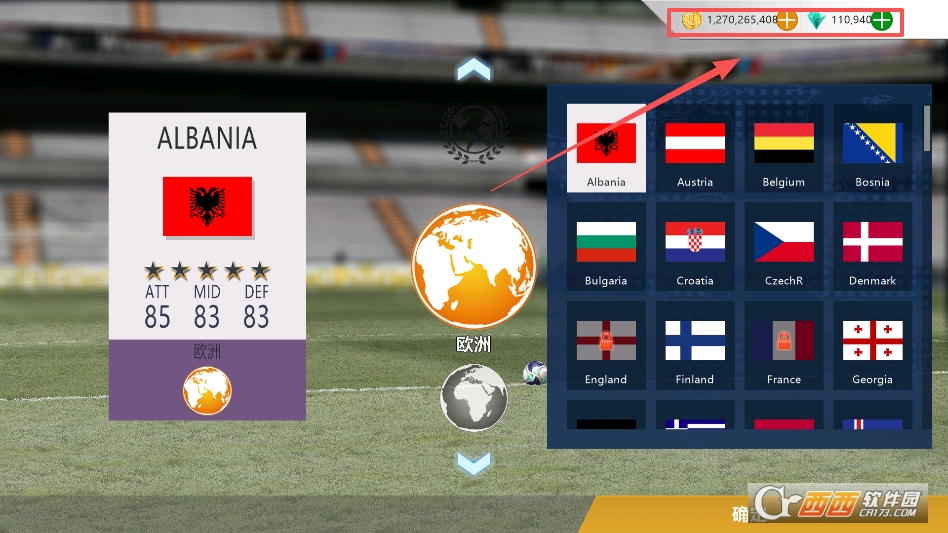Image resolution: width=948 pixels, height=533 pixels.
Task: Click the down arrow below the globes
Action: (474, 463)
